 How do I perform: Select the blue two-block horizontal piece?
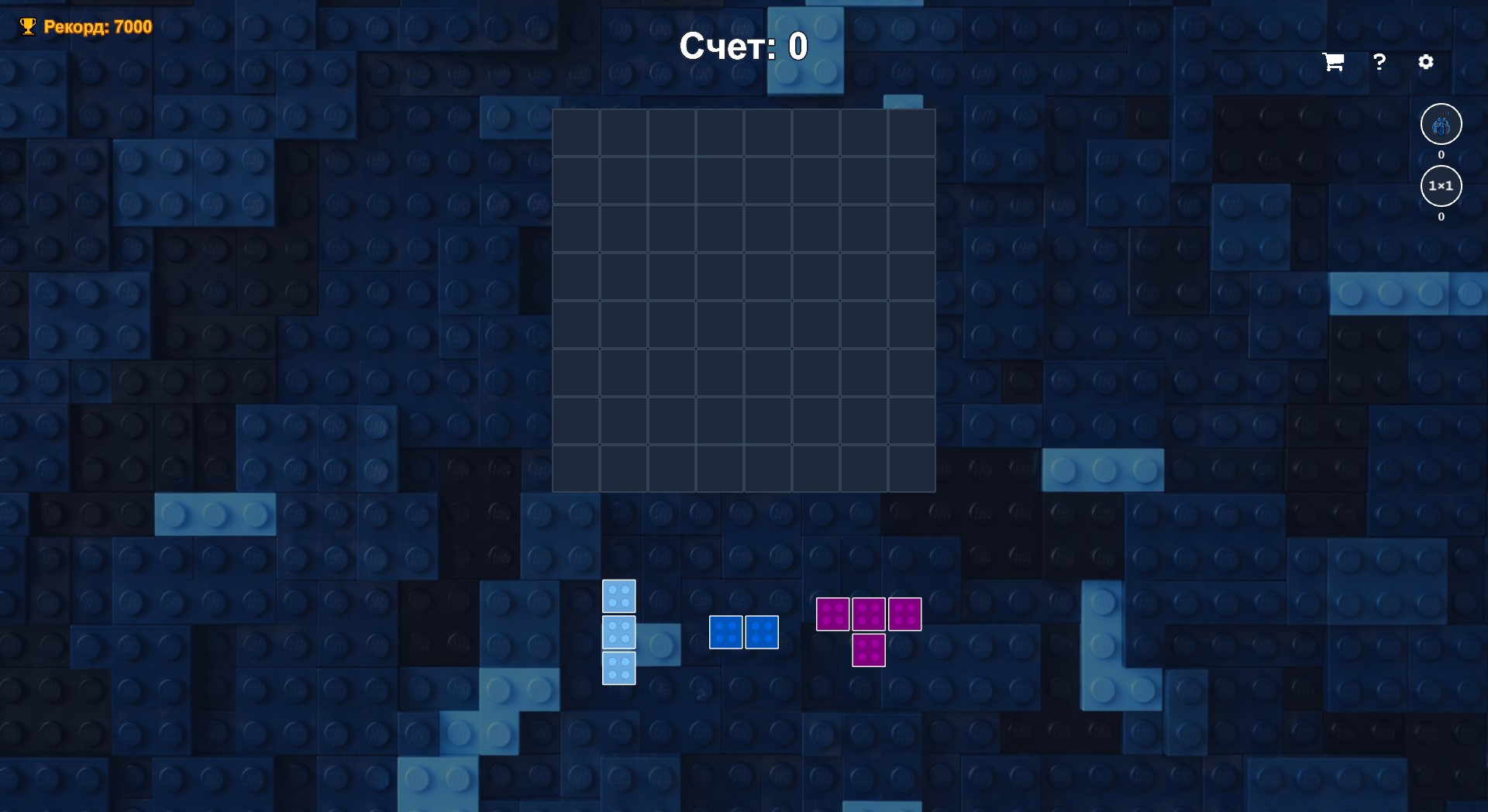(744, 632)
